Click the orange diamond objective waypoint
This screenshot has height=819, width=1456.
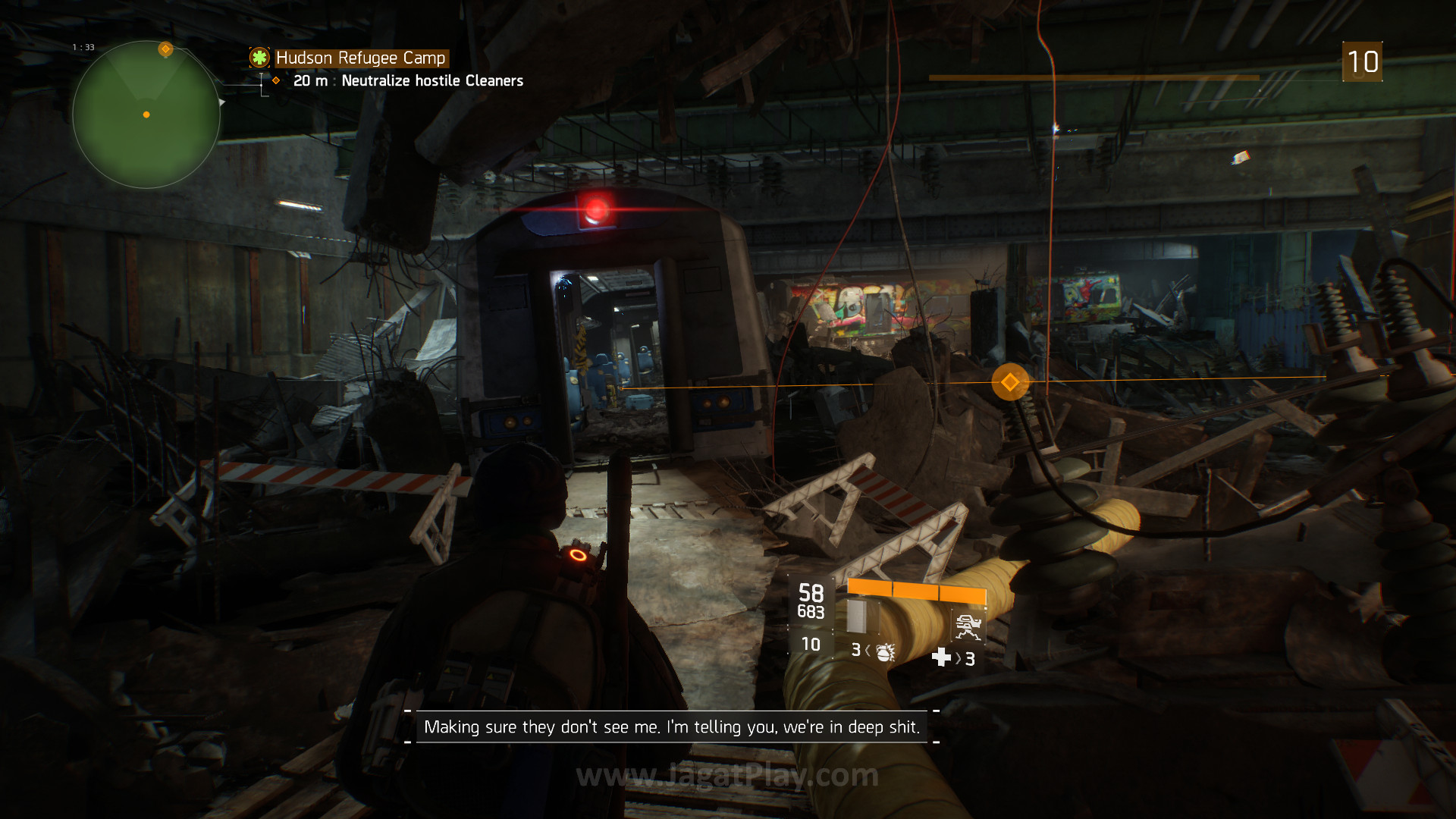1009,382
